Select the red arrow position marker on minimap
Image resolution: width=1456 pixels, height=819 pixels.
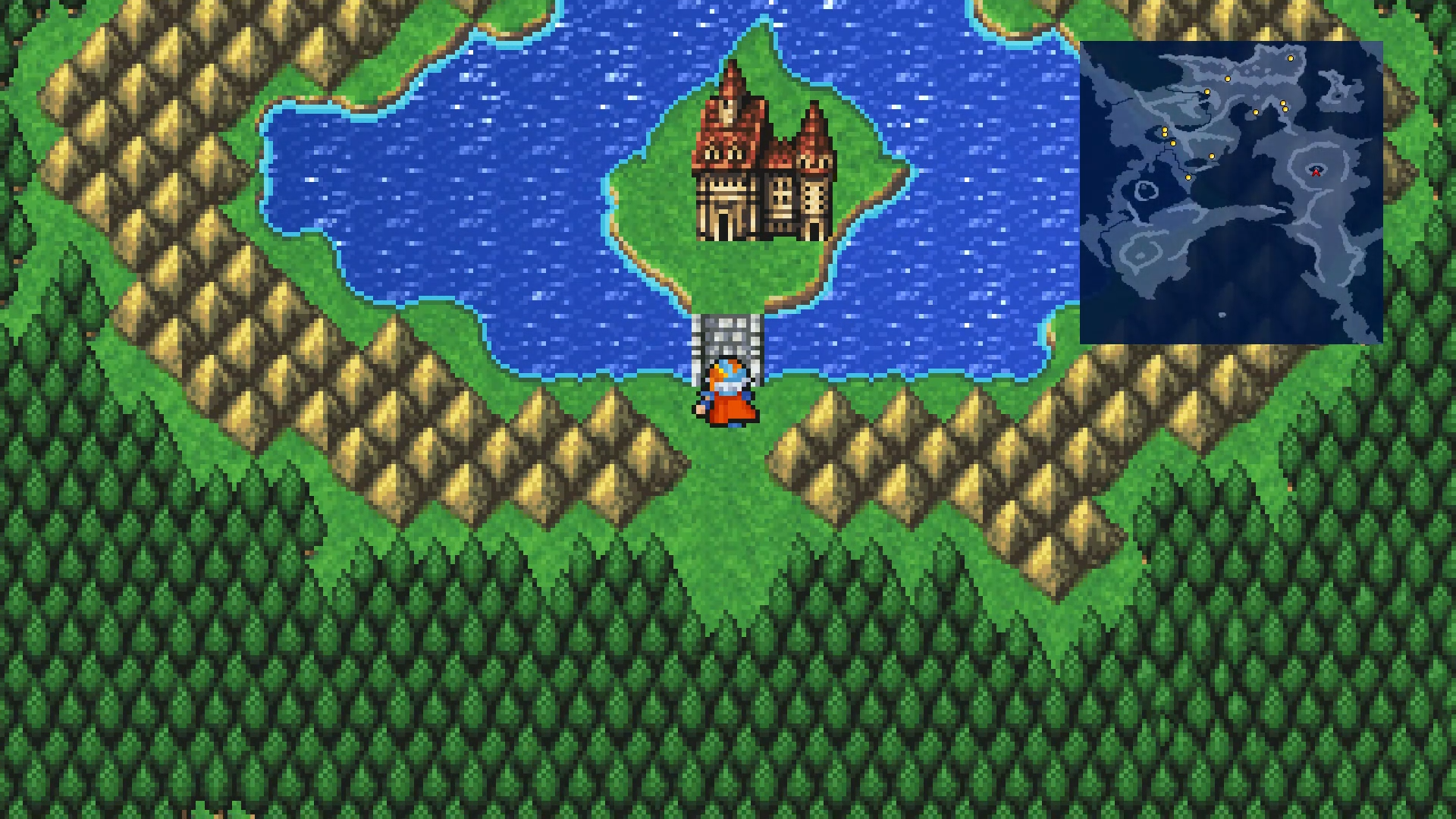point(1316,173)
